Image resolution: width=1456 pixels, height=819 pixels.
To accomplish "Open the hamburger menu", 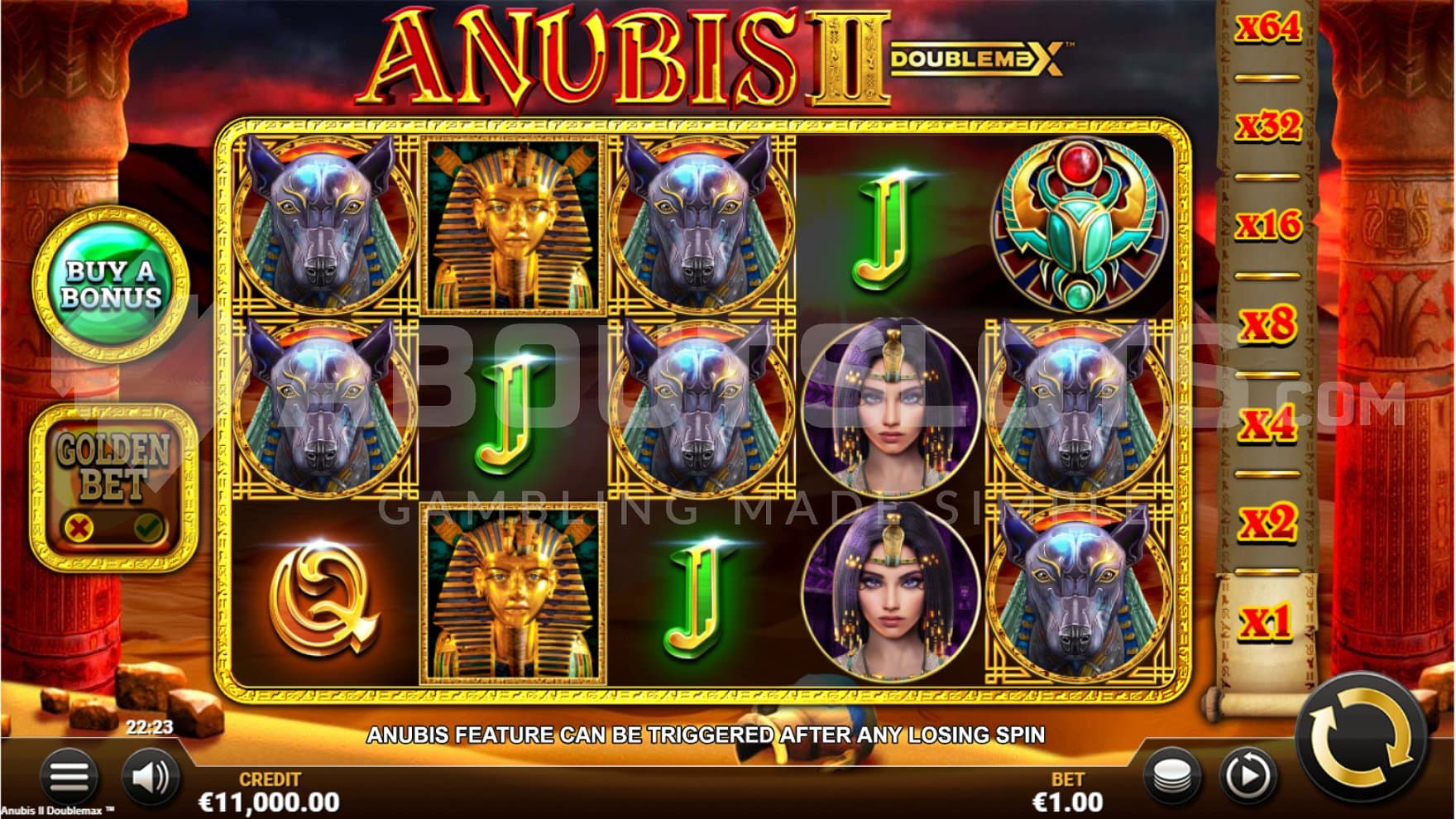I will (69, 777).
